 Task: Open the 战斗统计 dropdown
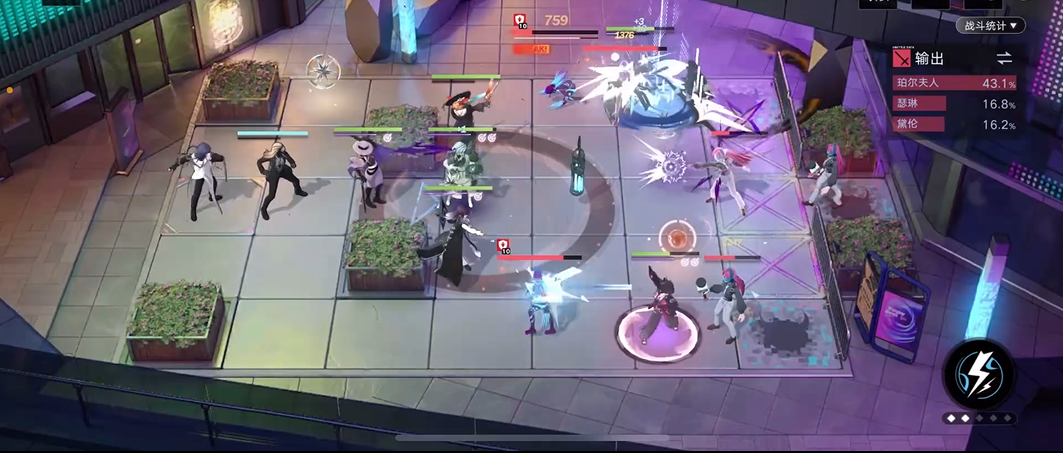click(990, 25)
